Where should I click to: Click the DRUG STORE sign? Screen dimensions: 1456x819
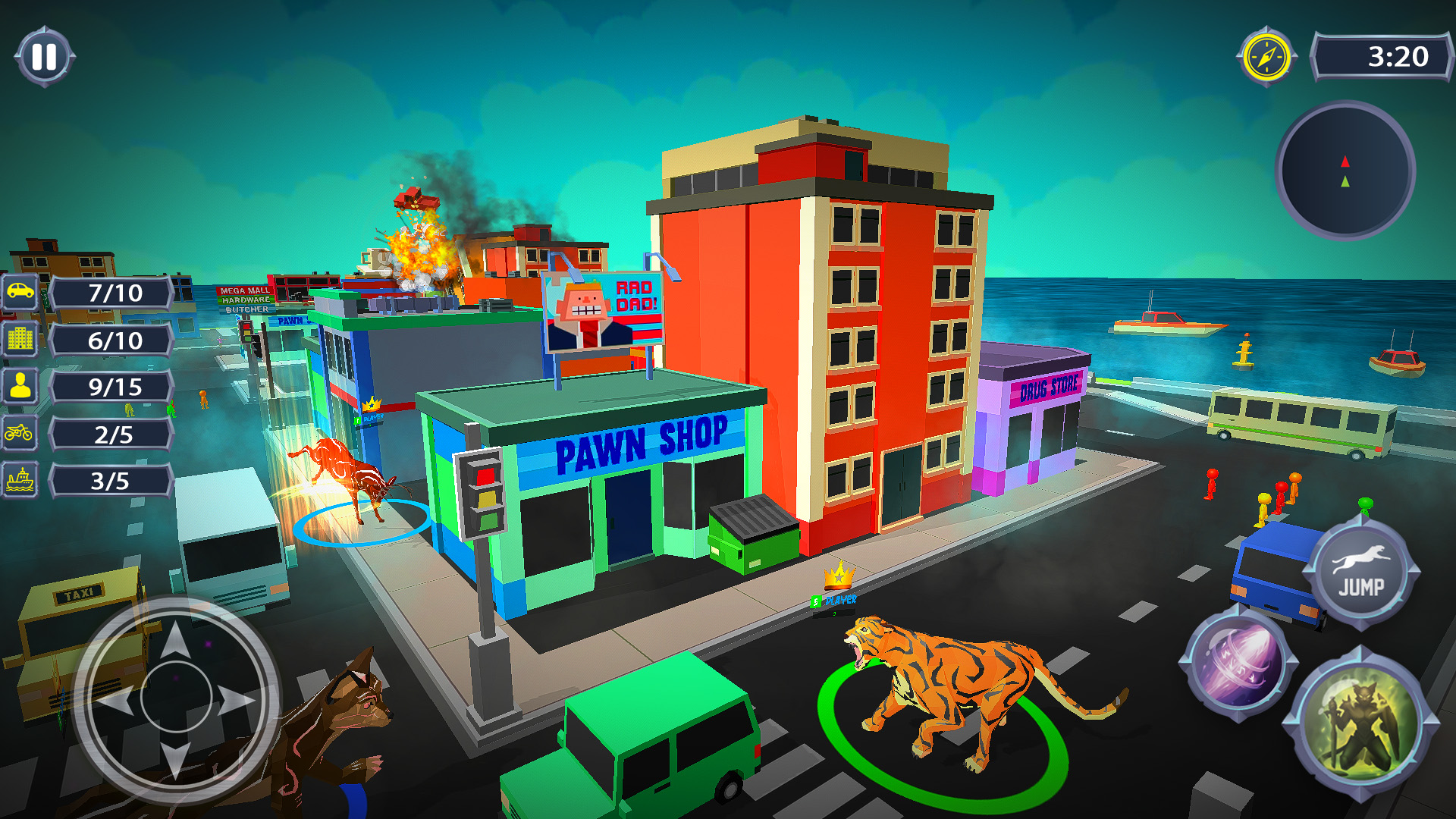1049,388
